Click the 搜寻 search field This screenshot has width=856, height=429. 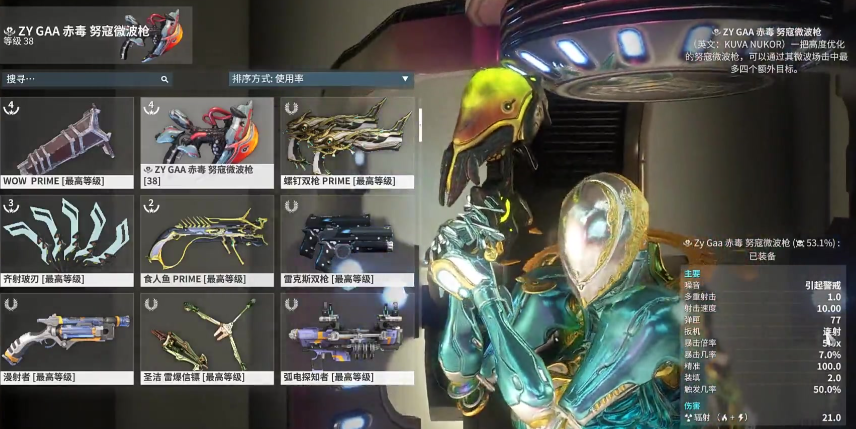80,78
